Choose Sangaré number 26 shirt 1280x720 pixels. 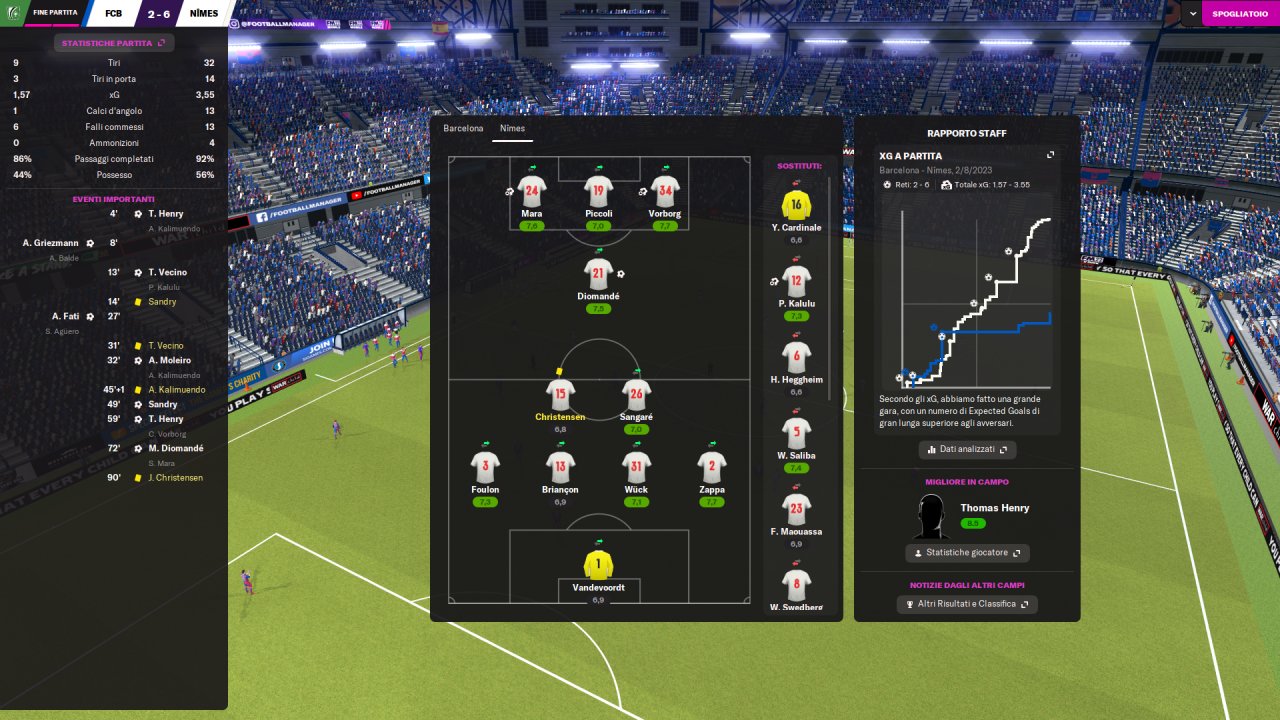point(636,395)
